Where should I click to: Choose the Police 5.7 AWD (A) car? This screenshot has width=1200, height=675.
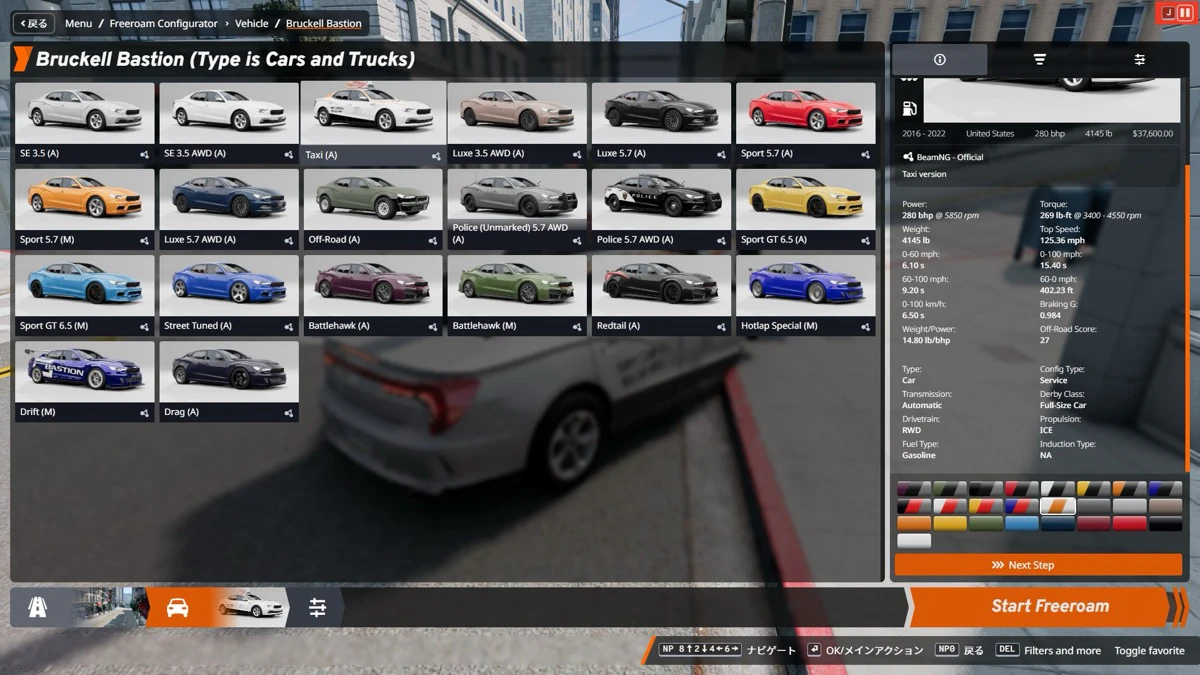click(x=661, y=208)
